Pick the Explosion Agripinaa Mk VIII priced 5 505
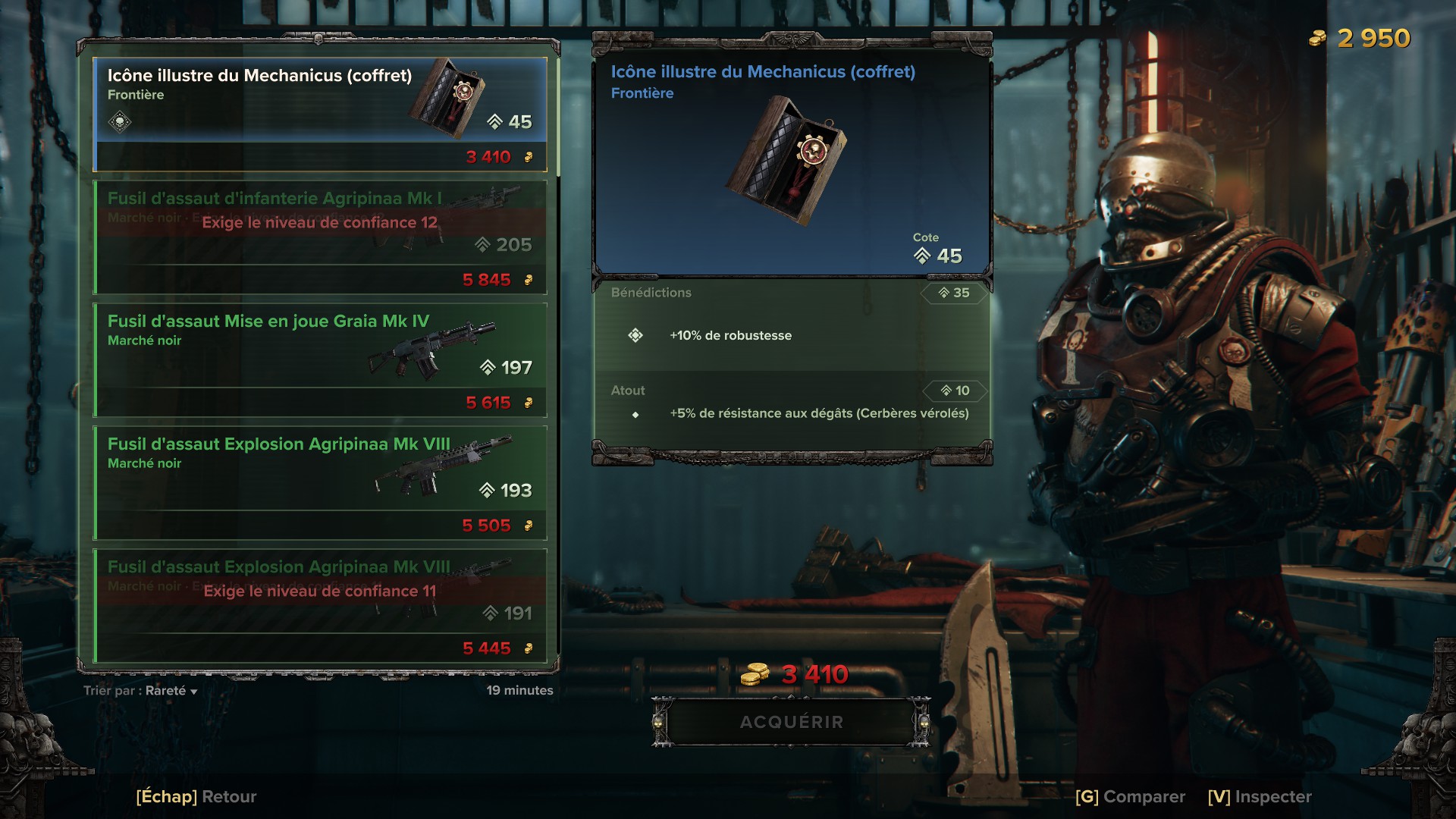Screen dimensions: 1456x819 point(320,482)
